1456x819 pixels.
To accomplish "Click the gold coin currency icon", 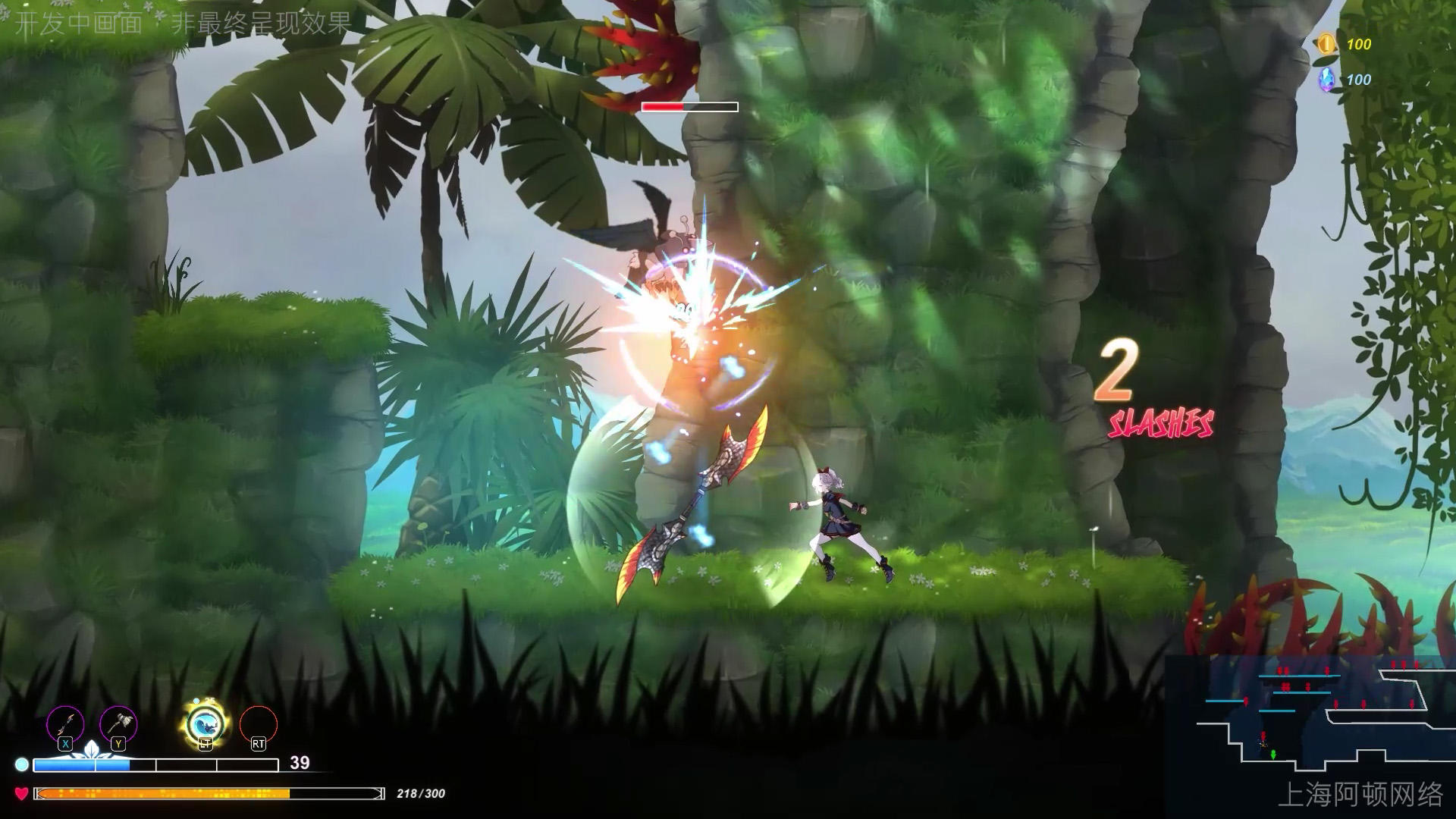I will point(1326,44).
